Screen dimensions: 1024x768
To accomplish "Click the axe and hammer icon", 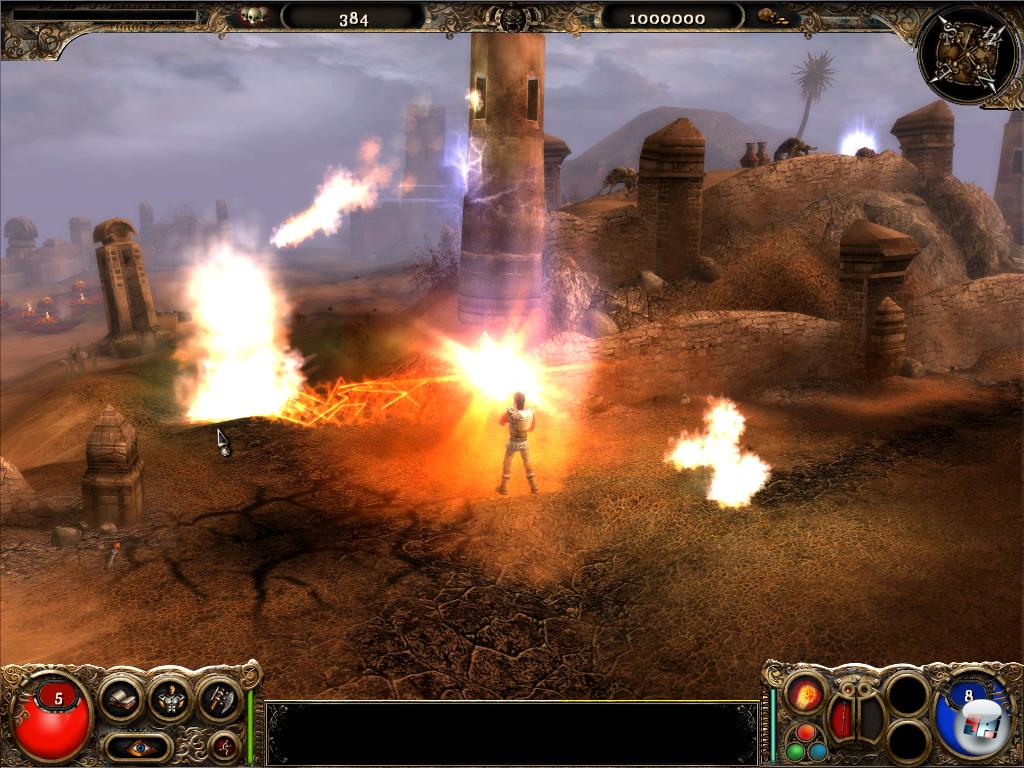I will (219, 698).
